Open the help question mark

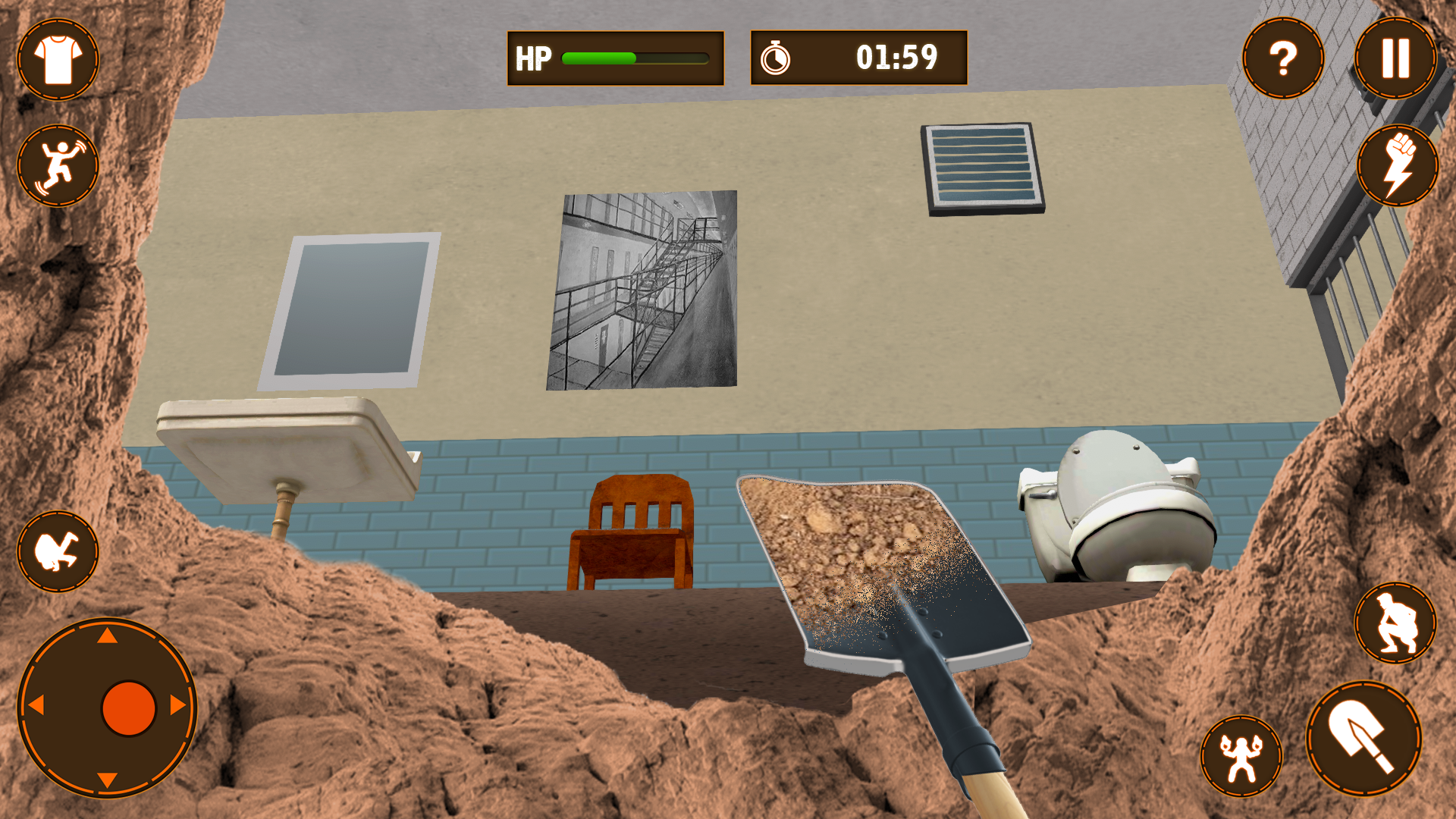coord(1282,57)
